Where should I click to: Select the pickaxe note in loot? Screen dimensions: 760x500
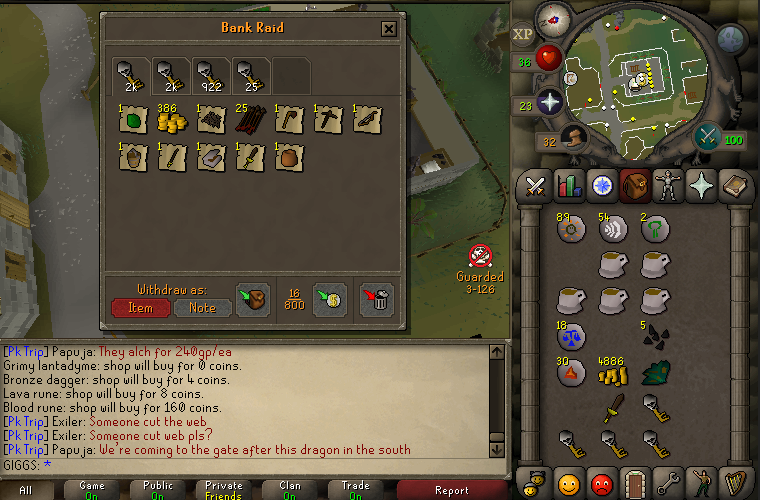point(328,120)
